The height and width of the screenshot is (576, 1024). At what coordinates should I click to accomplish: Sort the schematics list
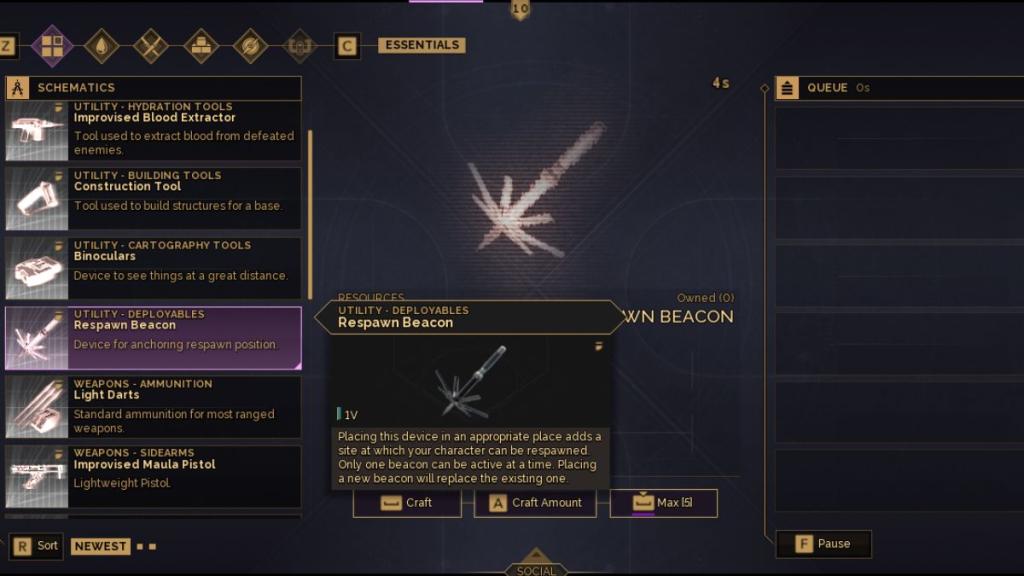click(37, 546)
